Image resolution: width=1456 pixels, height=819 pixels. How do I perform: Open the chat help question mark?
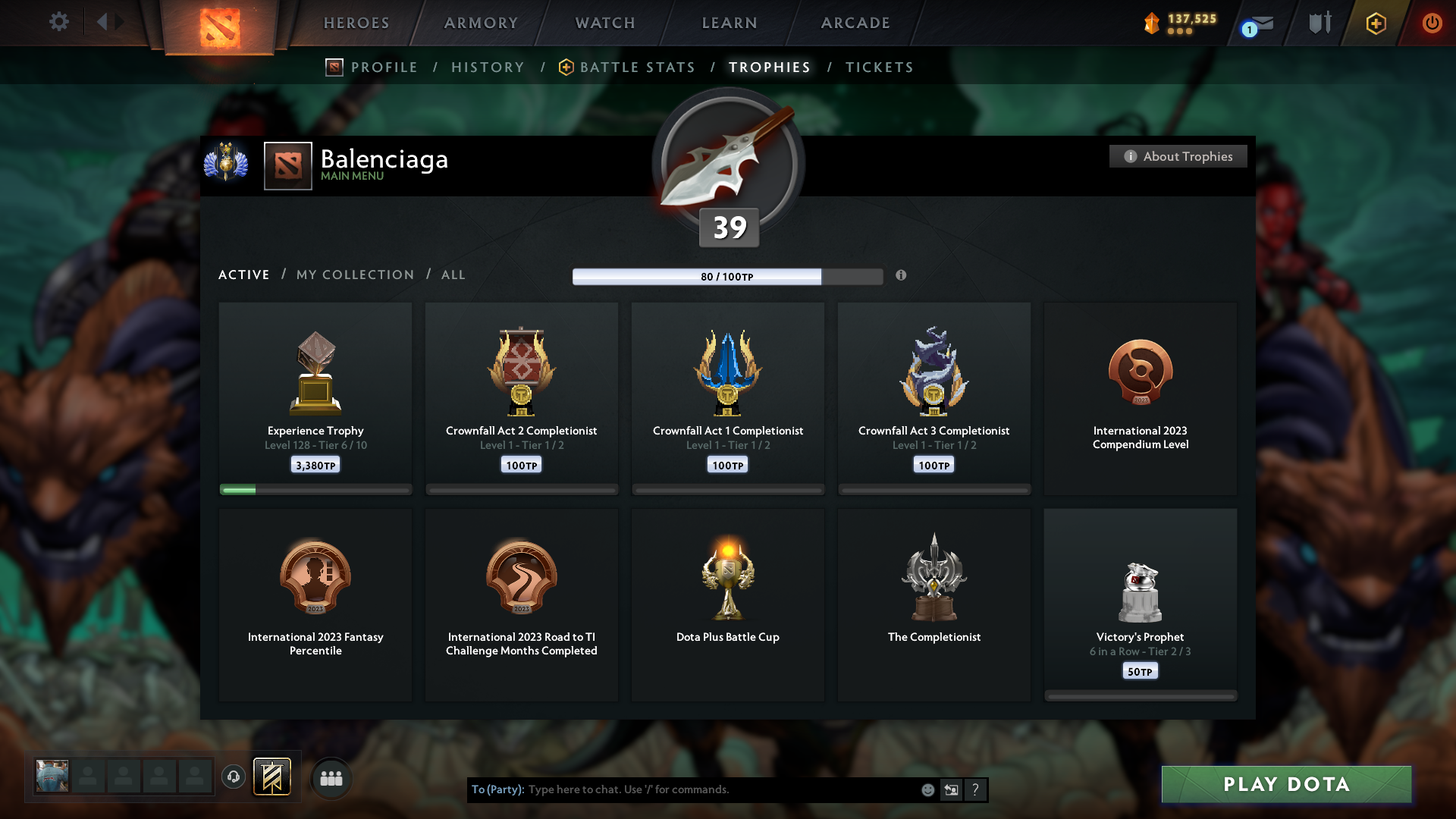975,789
